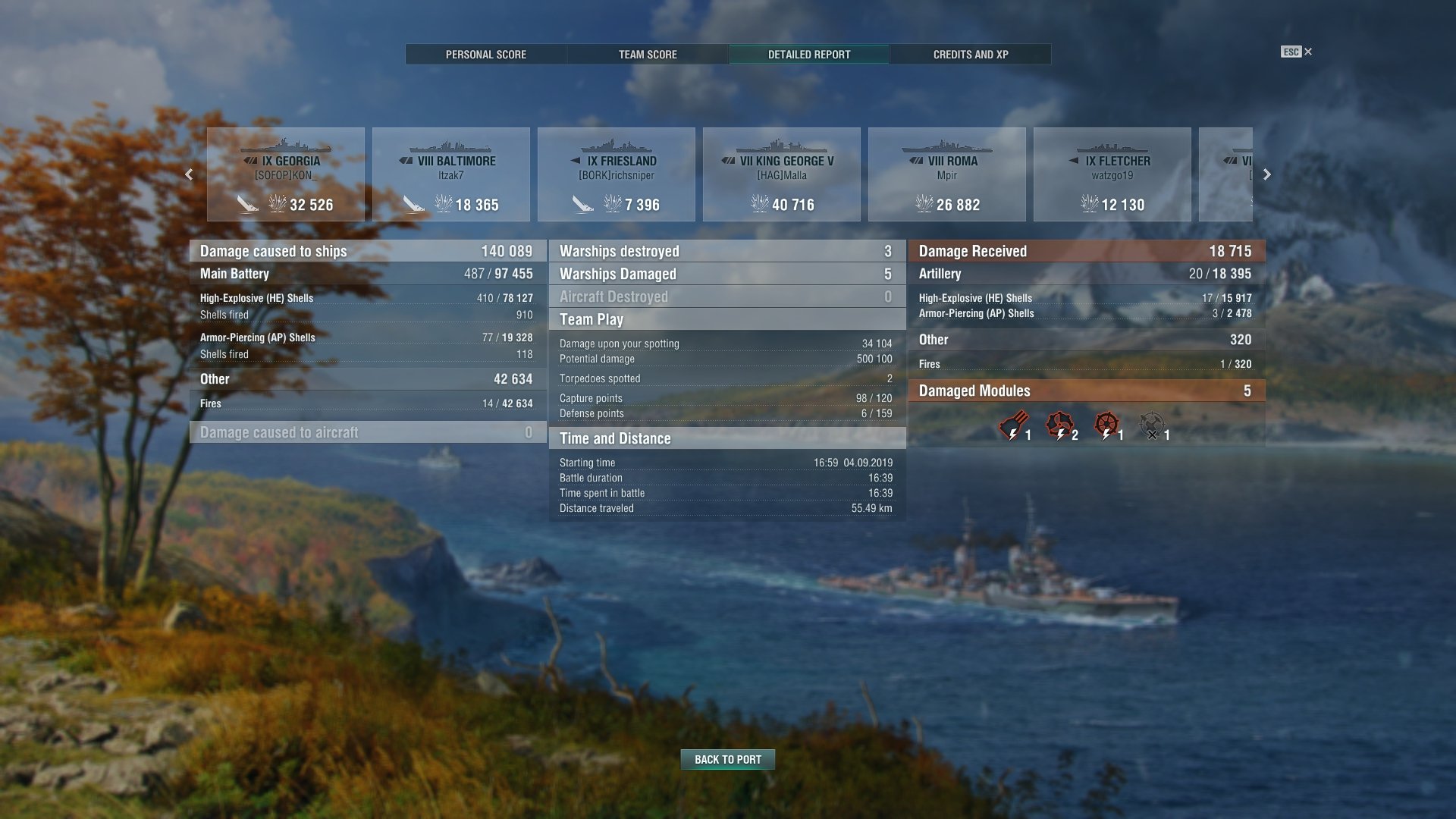Choose the VIII Baltimore ship card
The image size is (1456, 819).
pos(451,174)
